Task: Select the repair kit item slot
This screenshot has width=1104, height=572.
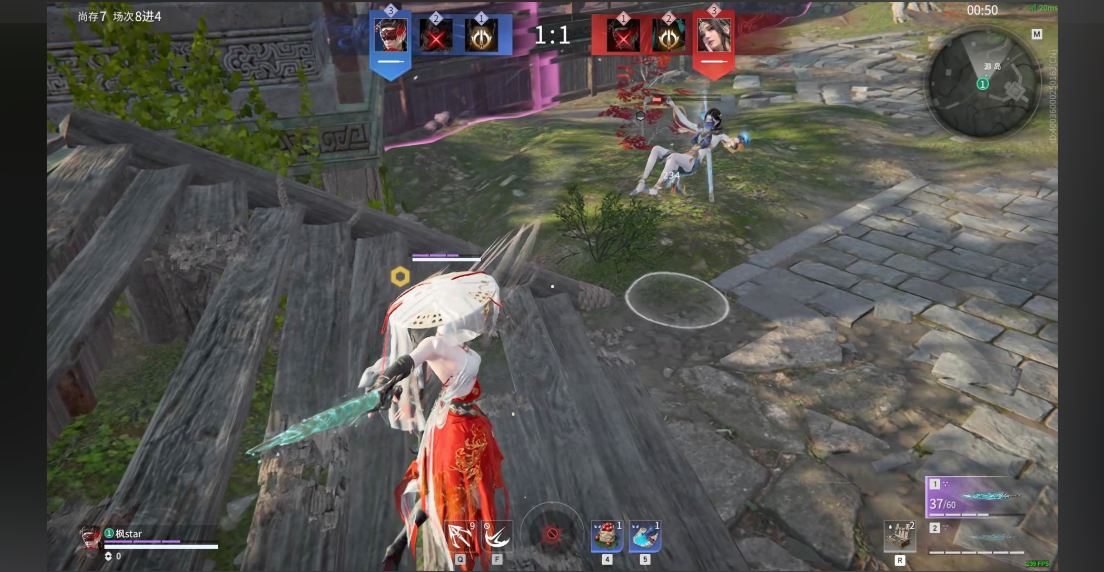Action: pyautogui.click(x=898, y=538)
